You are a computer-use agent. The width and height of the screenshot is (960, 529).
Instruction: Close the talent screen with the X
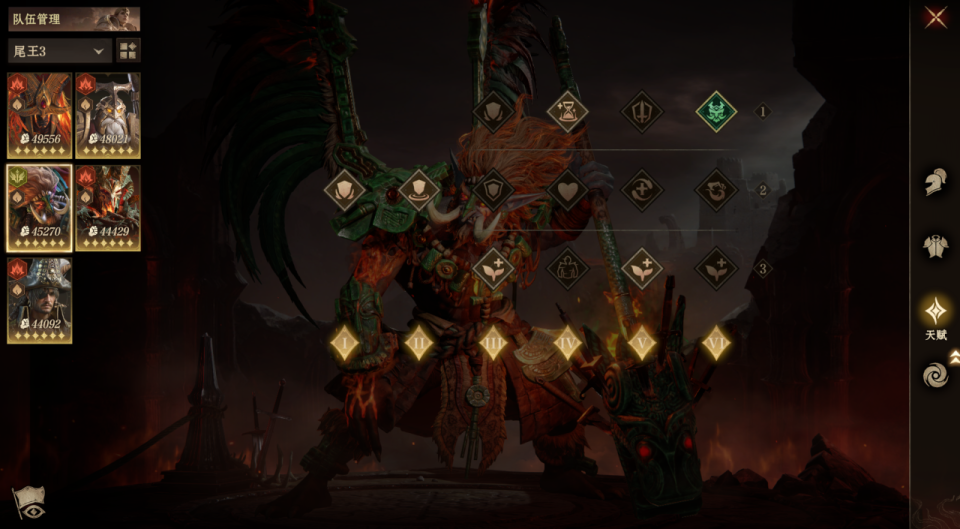tap(936, 17)
